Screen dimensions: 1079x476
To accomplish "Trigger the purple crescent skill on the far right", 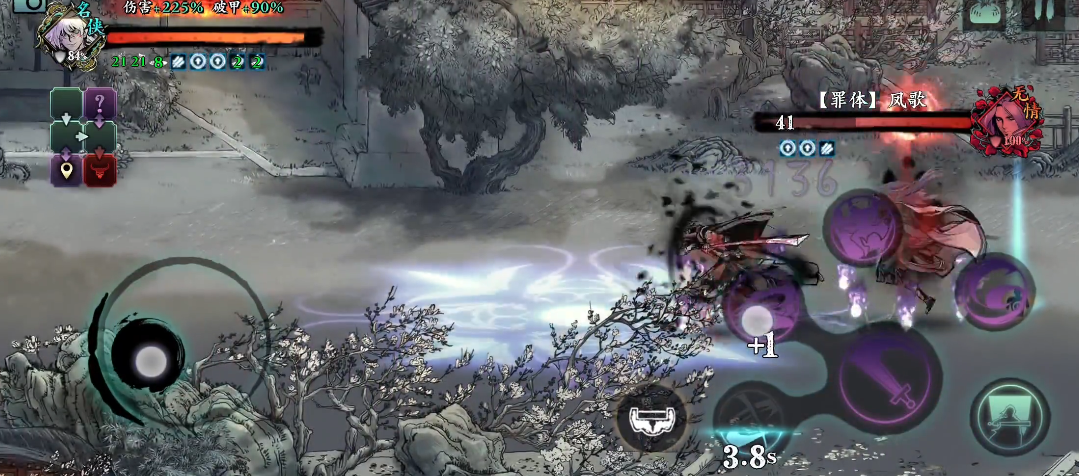I will [993, 290].
